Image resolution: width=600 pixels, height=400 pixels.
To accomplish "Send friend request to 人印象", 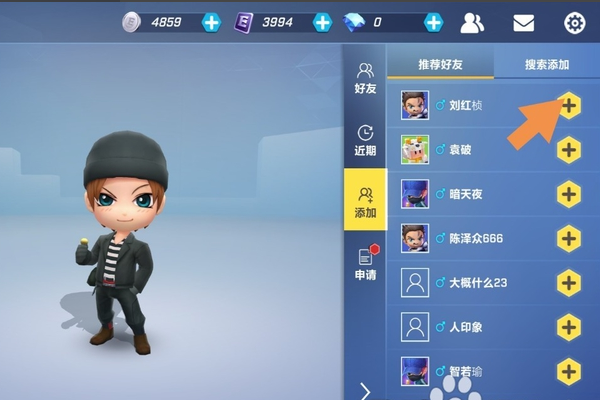I will 569,326.
